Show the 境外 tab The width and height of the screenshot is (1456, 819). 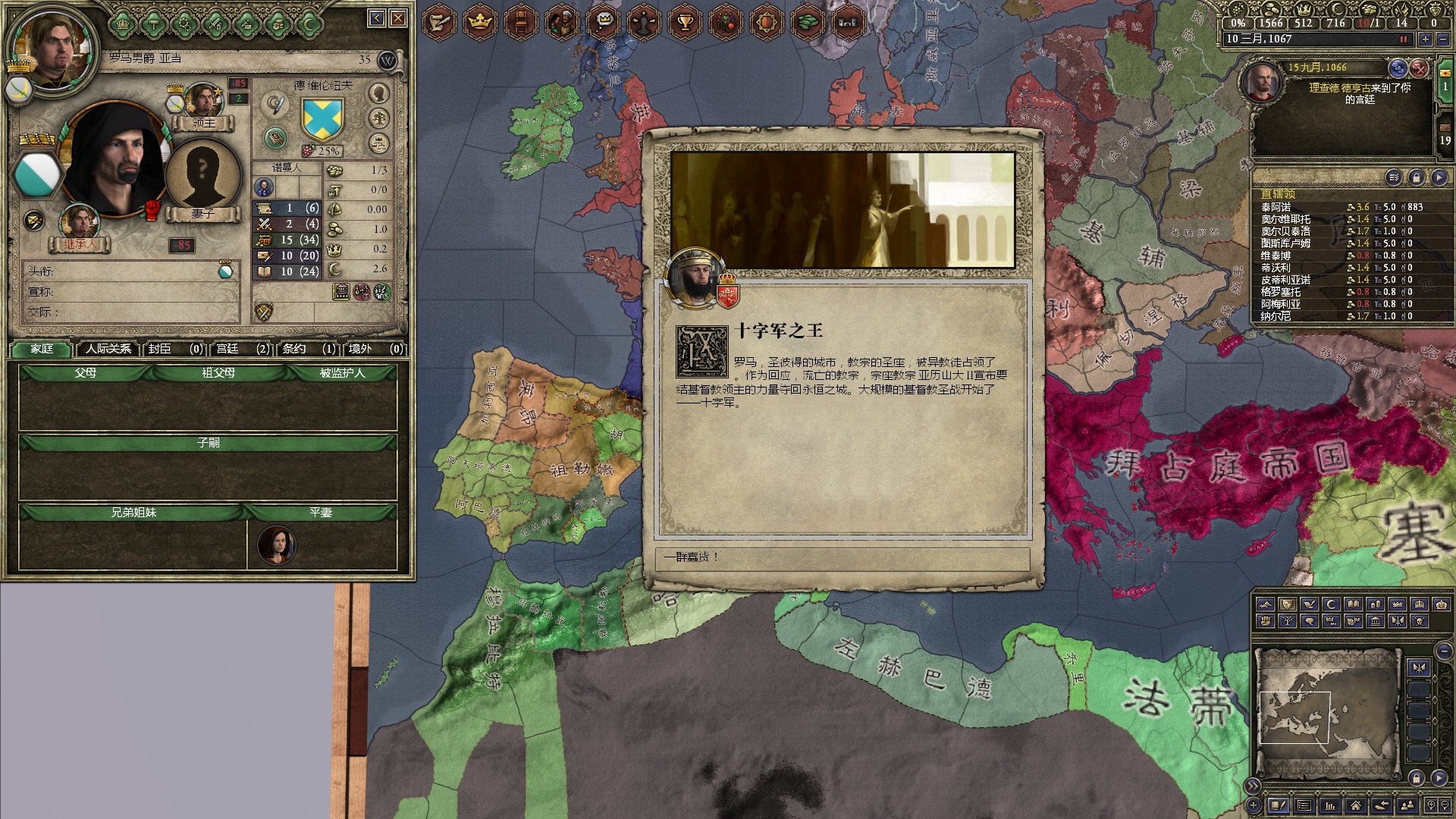[x=375, y=349]
